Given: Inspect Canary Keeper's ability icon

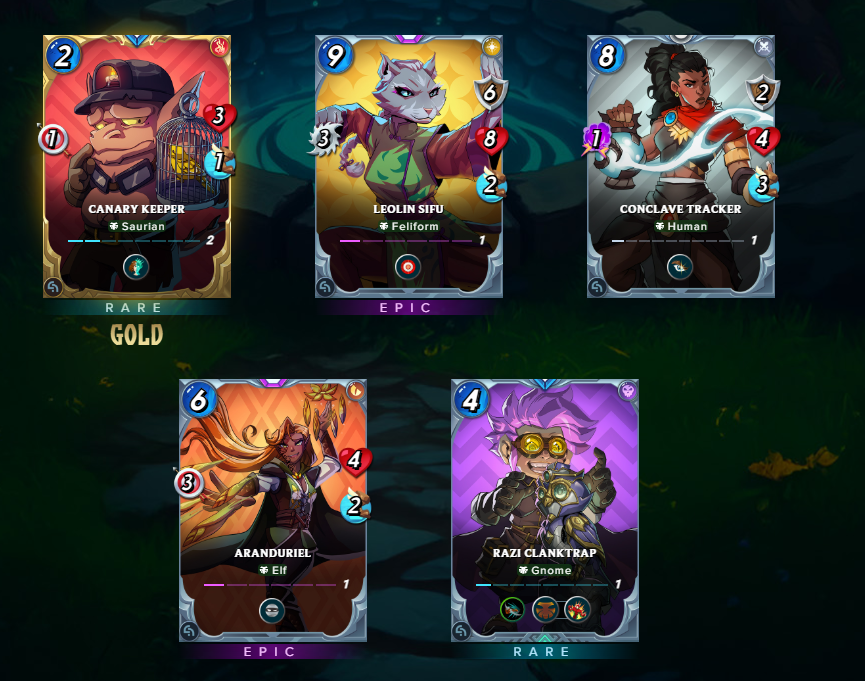Looking at the screenshot, I should click(x=137, y=266).
